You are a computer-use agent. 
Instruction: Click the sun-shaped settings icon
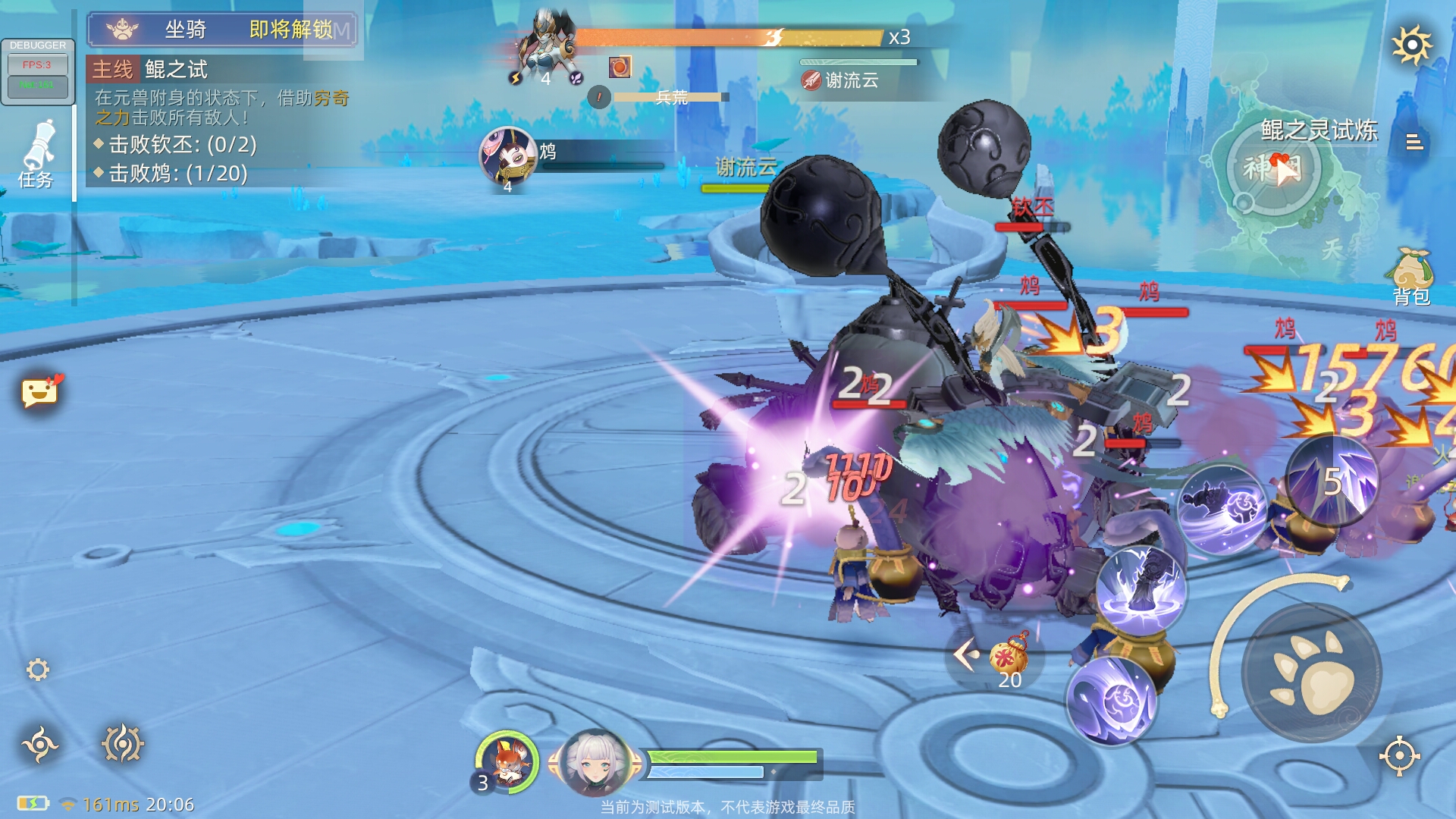(x=1411, y=45)
